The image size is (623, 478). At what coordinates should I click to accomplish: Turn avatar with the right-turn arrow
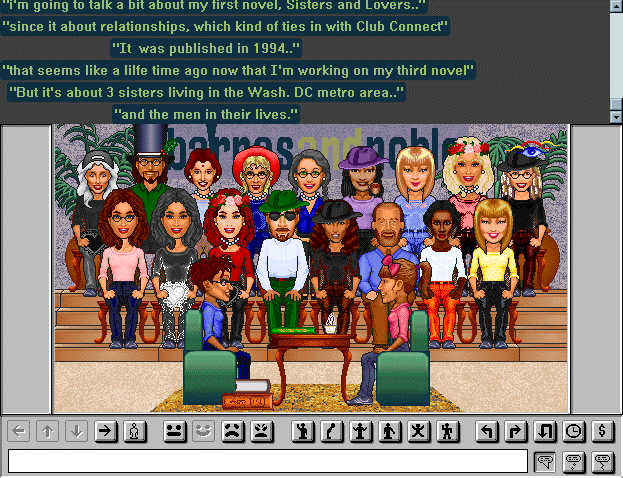point(516,432)
